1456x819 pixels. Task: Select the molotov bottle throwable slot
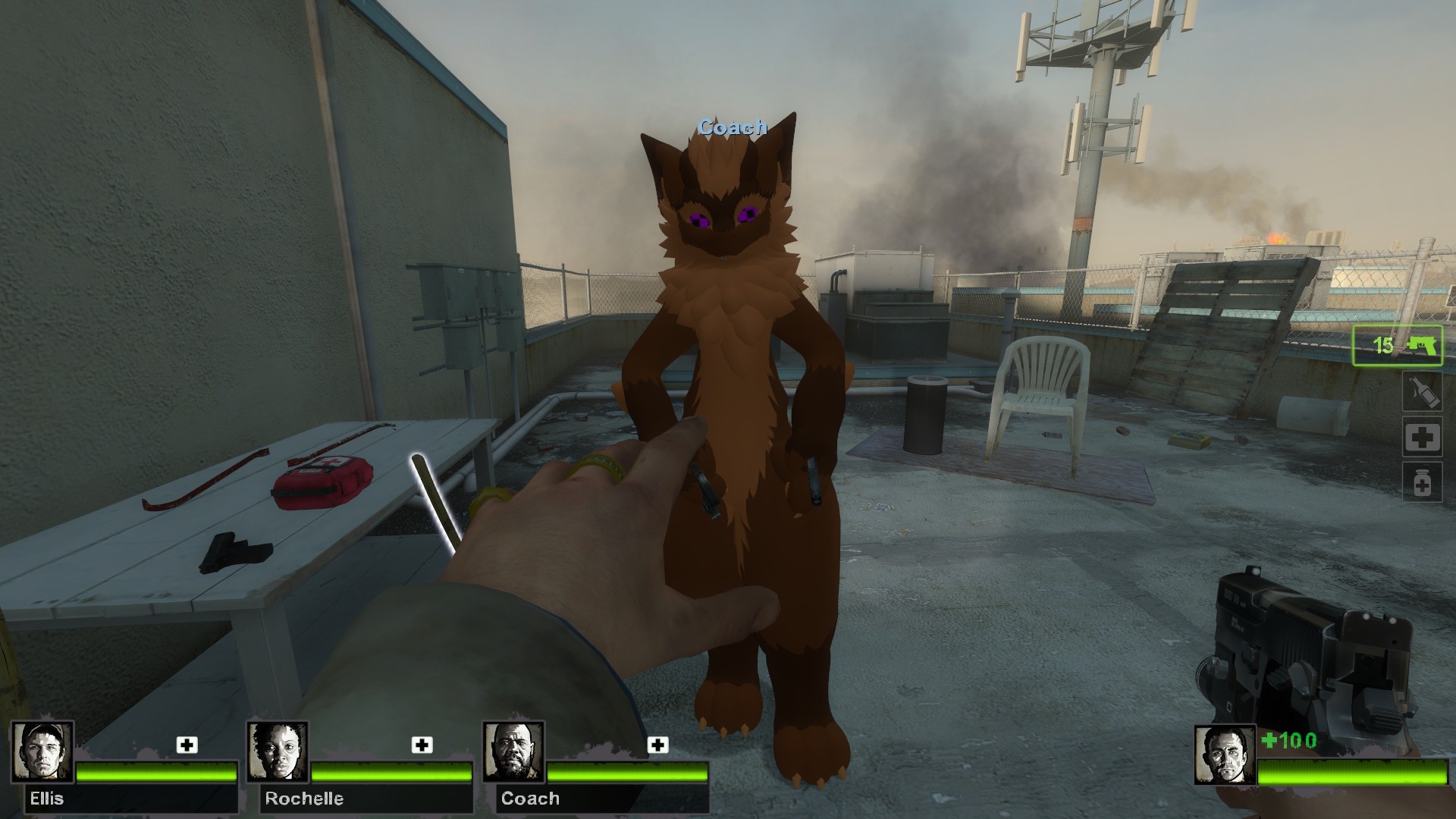click(1421, 392)
